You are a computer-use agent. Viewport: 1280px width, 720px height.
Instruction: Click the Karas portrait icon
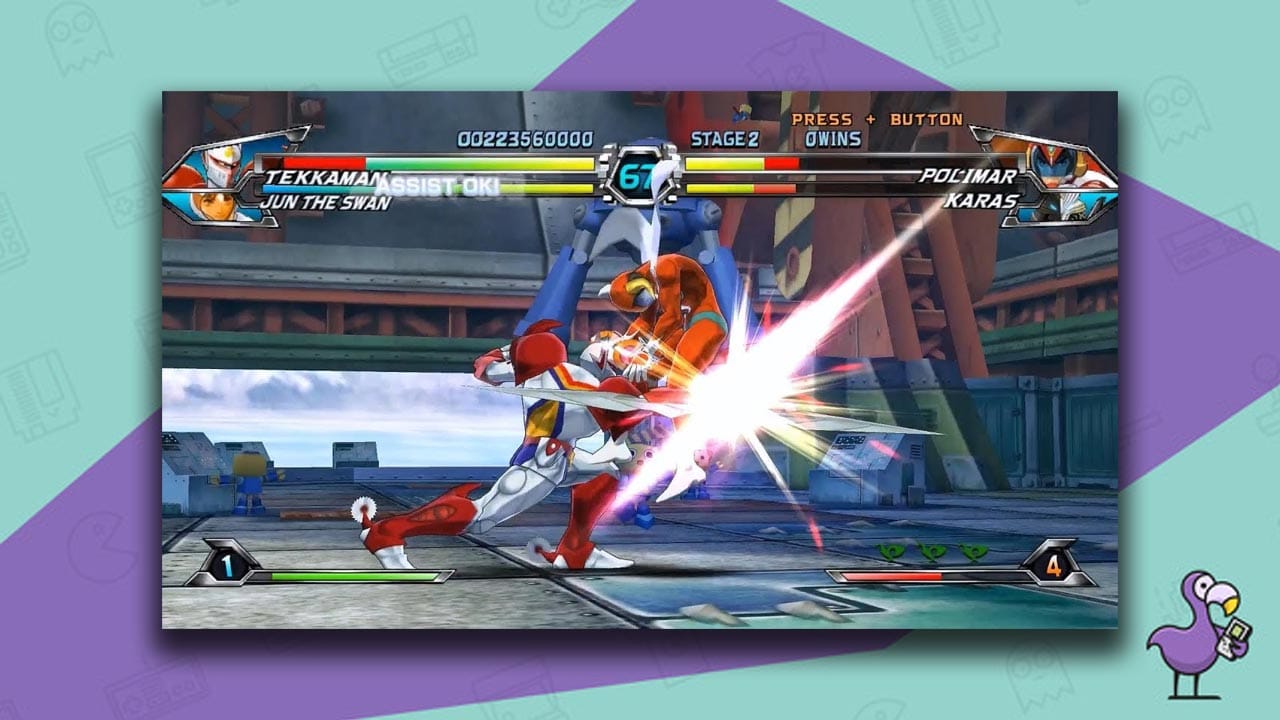point(1067,207)
